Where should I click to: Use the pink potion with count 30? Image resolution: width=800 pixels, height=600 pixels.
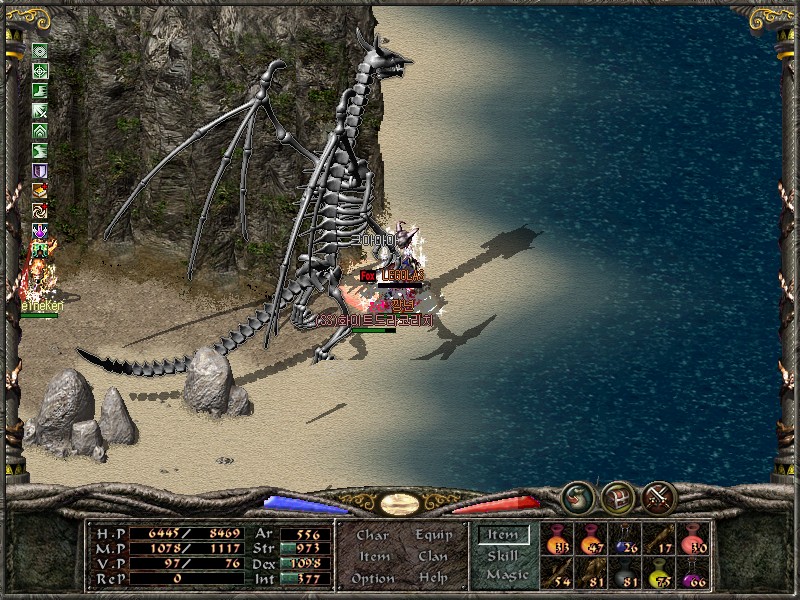(694, 539)
